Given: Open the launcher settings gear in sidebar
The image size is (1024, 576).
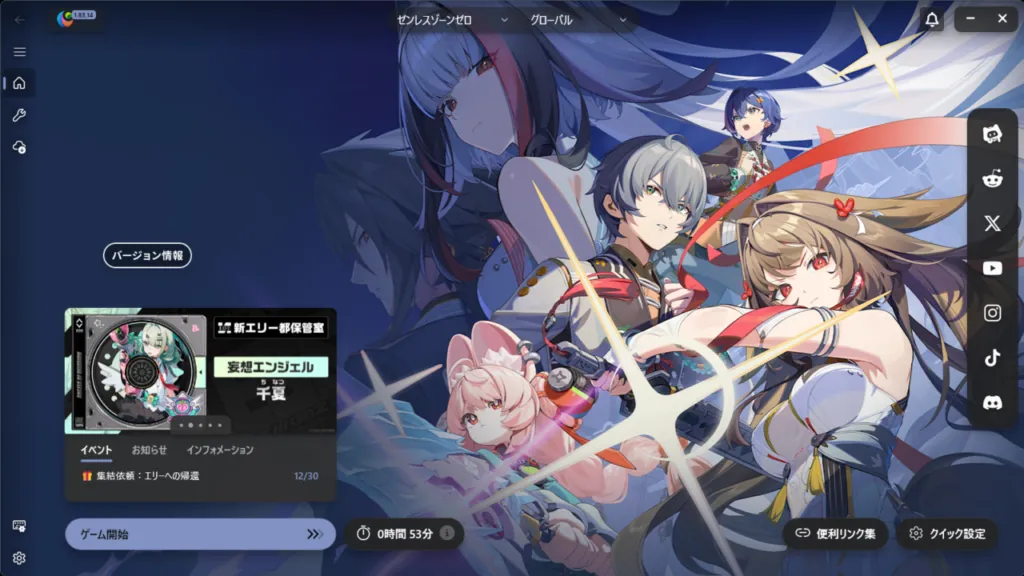Looking at the screenshot, I should (19, 558).
